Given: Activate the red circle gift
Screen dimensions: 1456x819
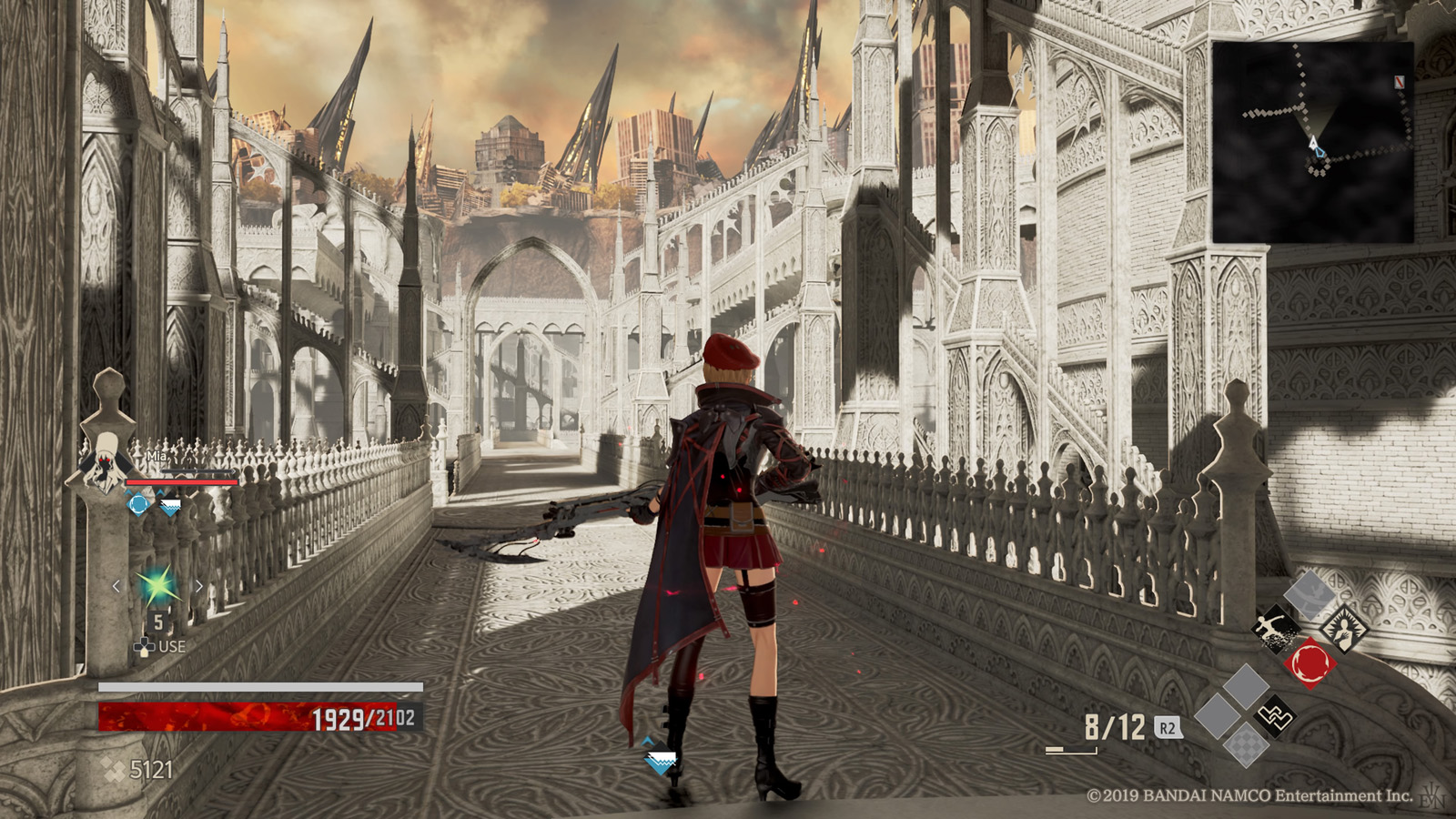Looking at the screenshot, I should 1309,662.
